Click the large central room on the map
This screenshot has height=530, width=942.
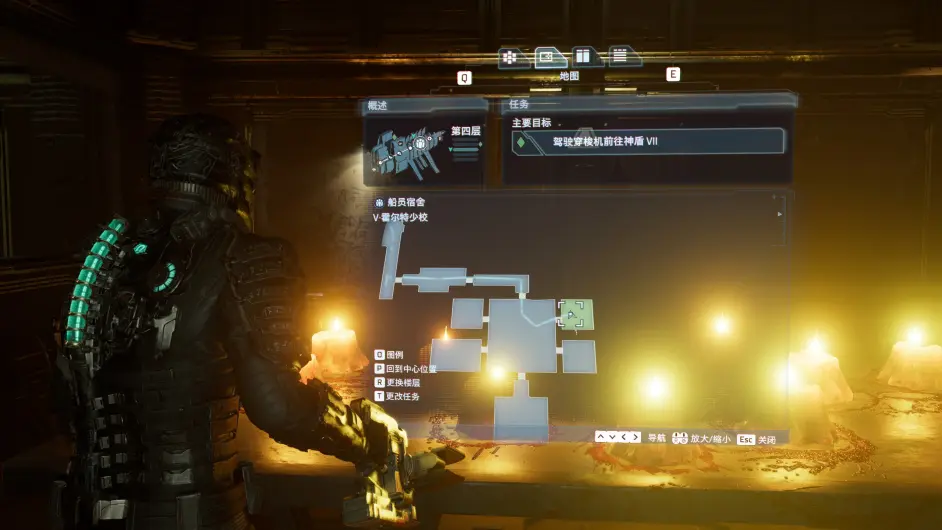coord(521,334)
